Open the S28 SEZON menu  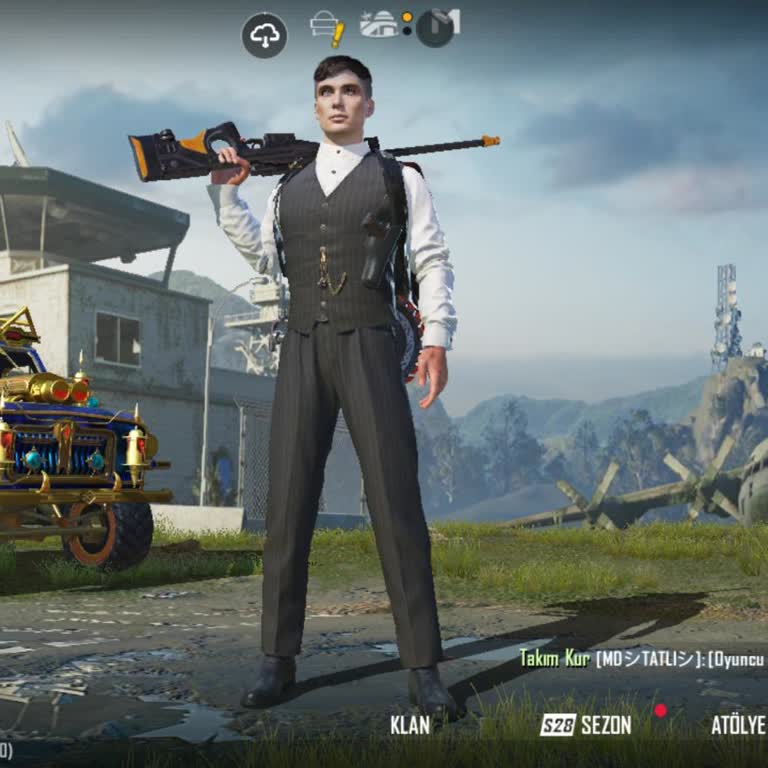pos(586,725)
